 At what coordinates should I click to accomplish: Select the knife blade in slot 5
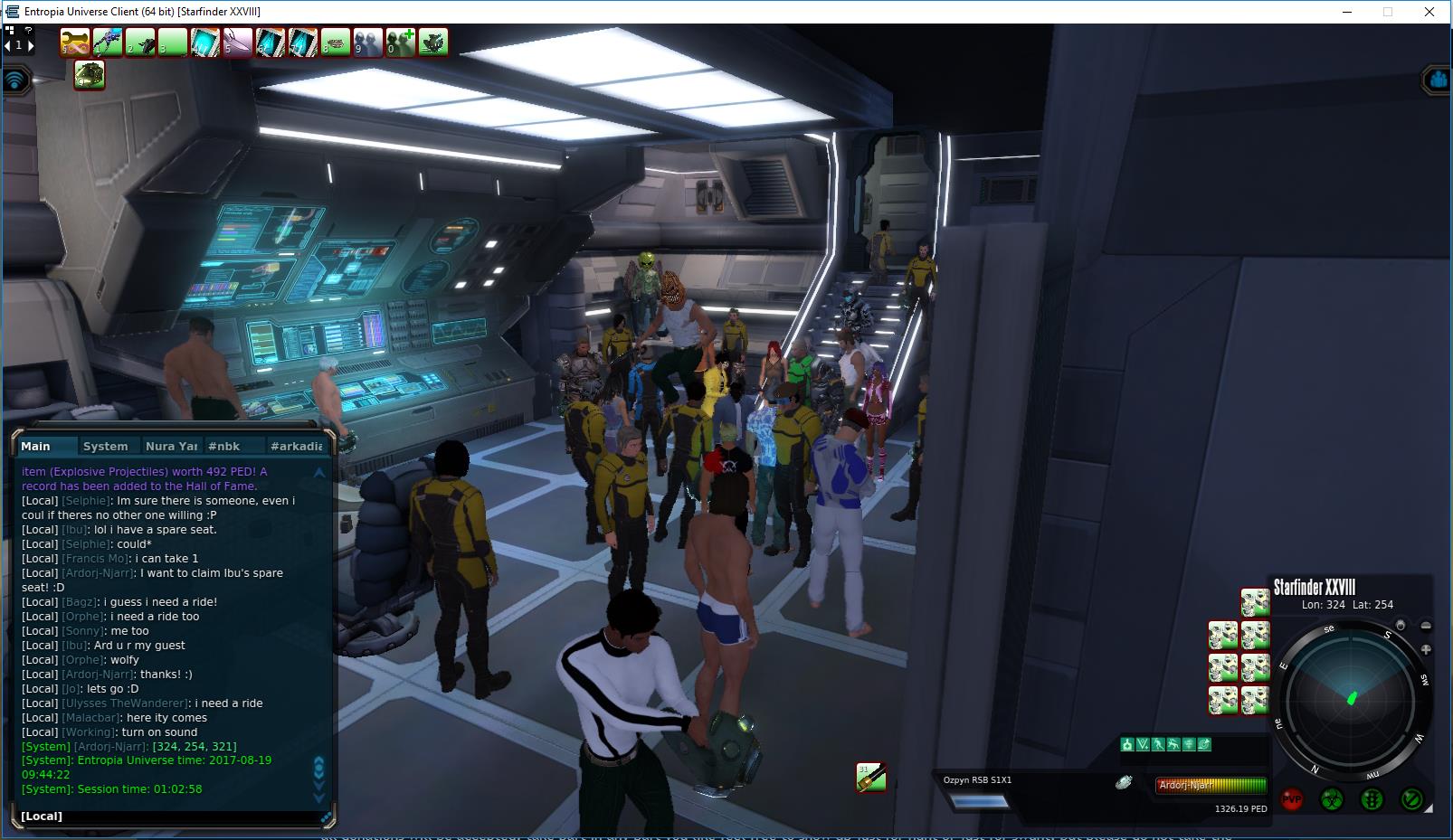pyautogui.click(x=238, y=42)
